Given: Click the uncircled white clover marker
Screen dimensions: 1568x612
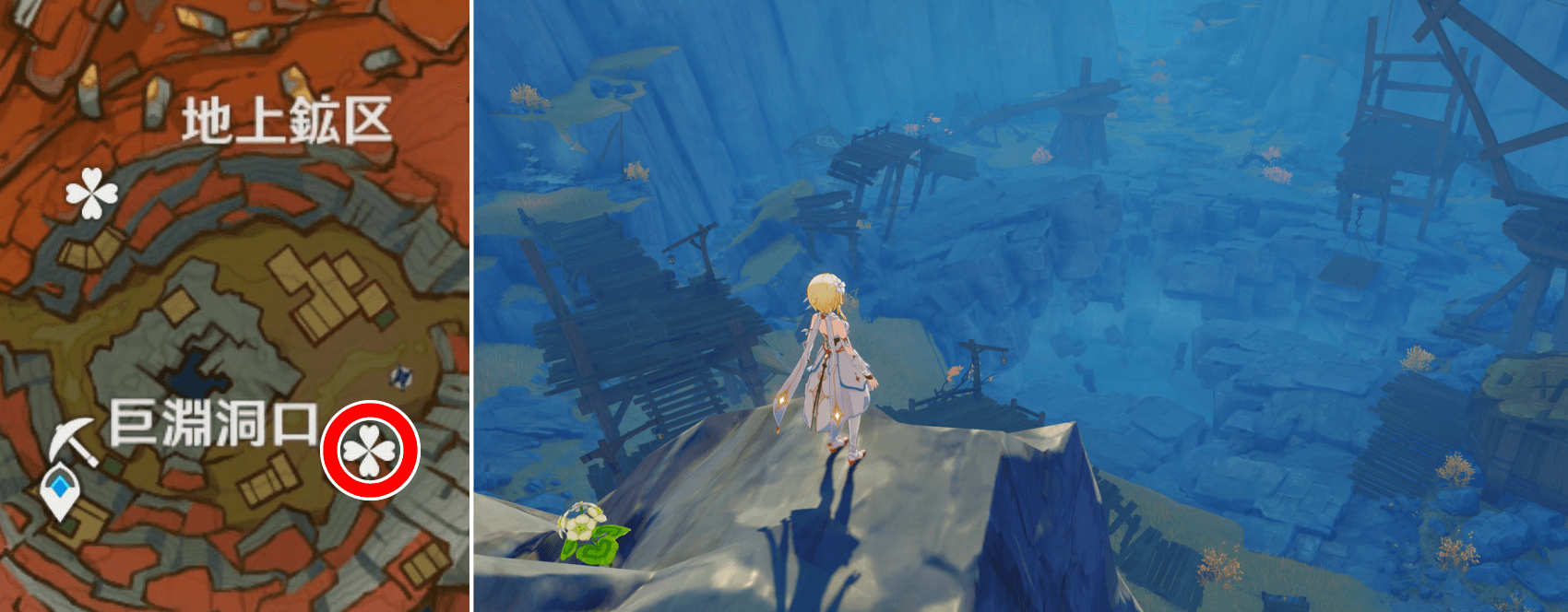Looking at the screenshot, I should [x=92, y=194].
